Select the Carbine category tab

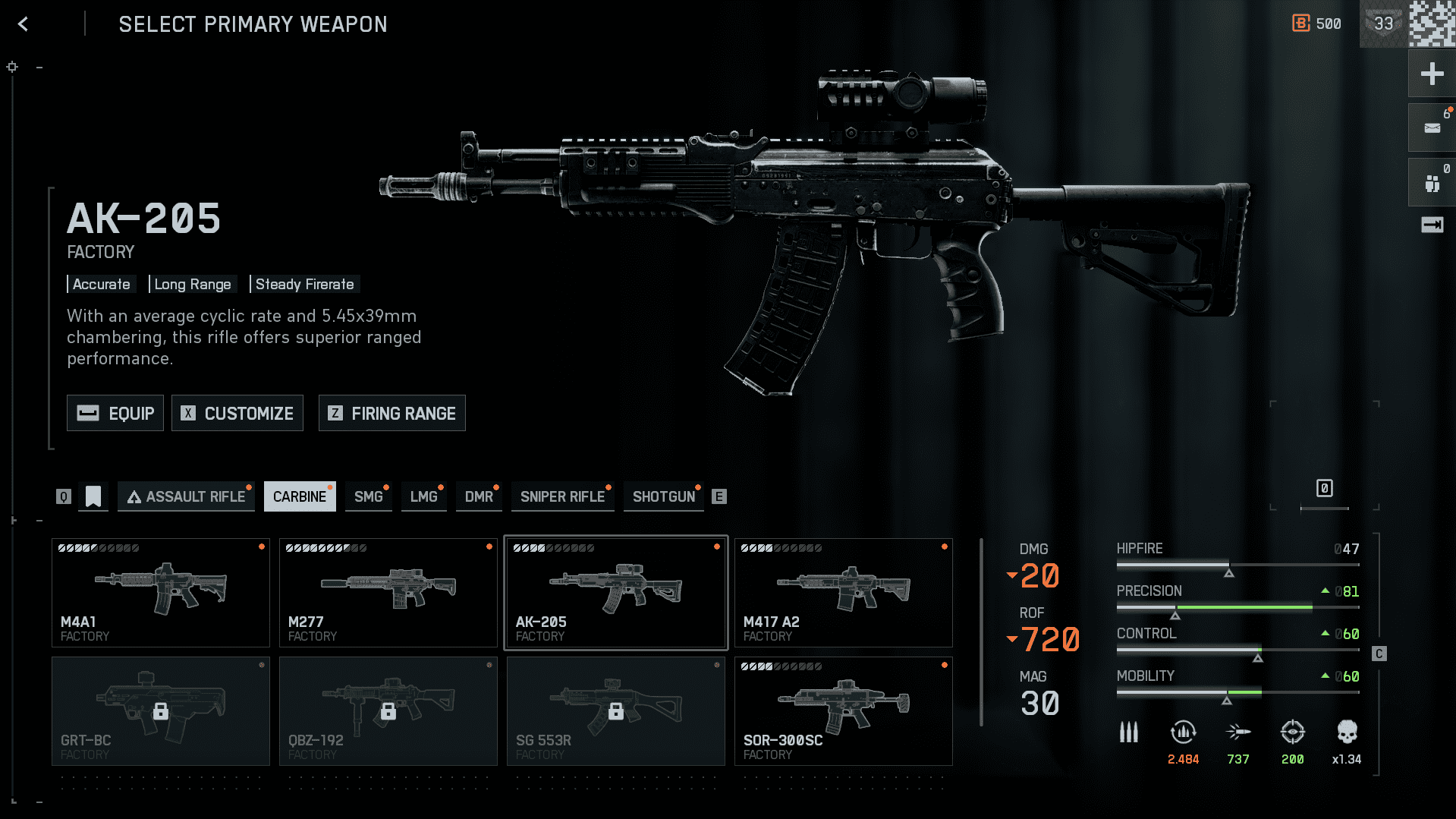(x=300, y=496)
